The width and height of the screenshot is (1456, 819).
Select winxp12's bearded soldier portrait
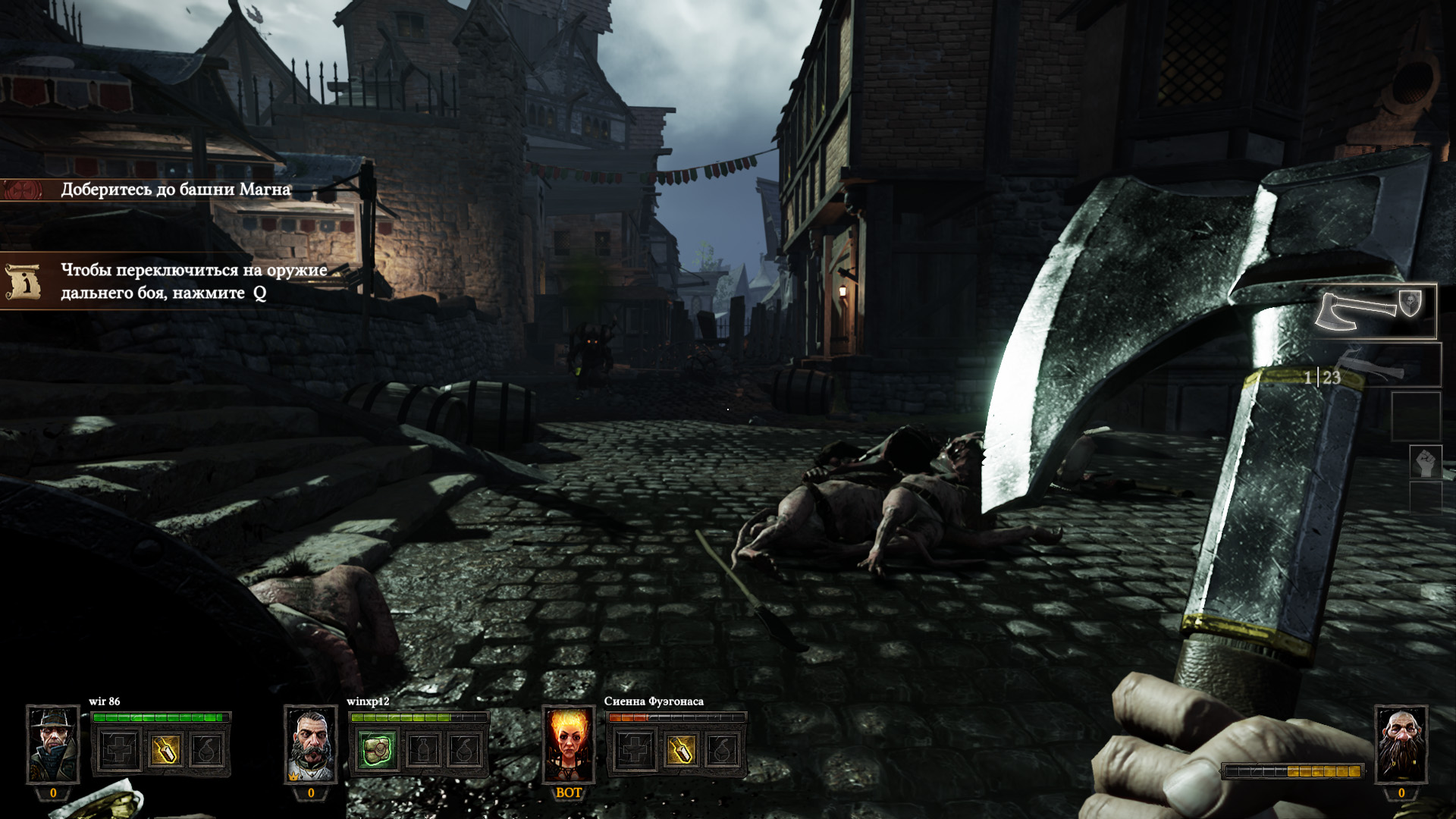[x=310, y=745]
